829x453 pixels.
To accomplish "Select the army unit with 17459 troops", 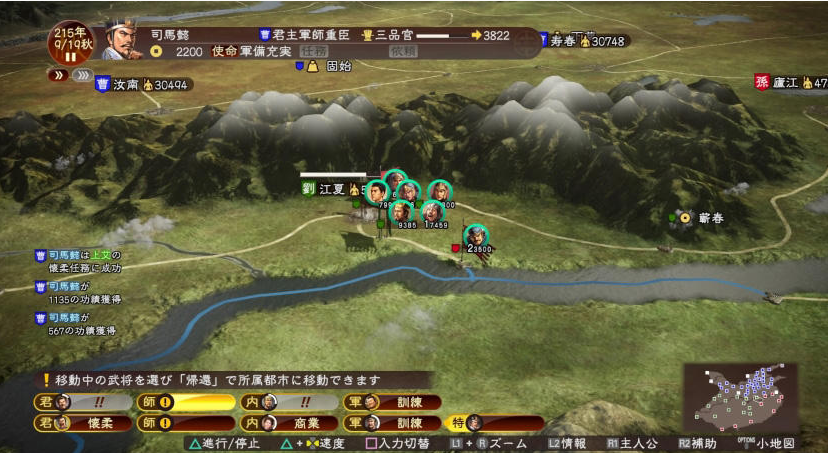I will tap(433, 213).
